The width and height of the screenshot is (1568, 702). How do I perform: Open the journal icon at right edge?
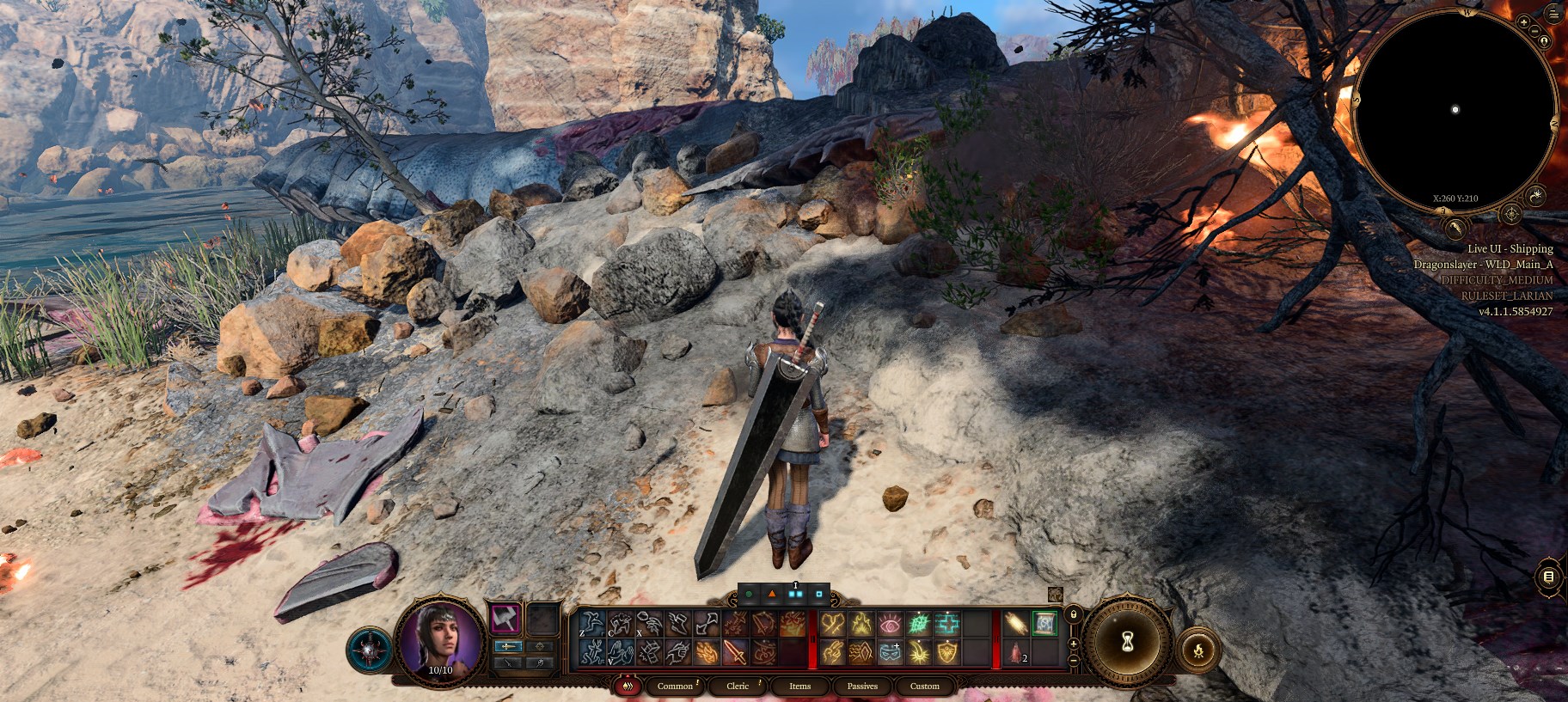coord(1548,577)
